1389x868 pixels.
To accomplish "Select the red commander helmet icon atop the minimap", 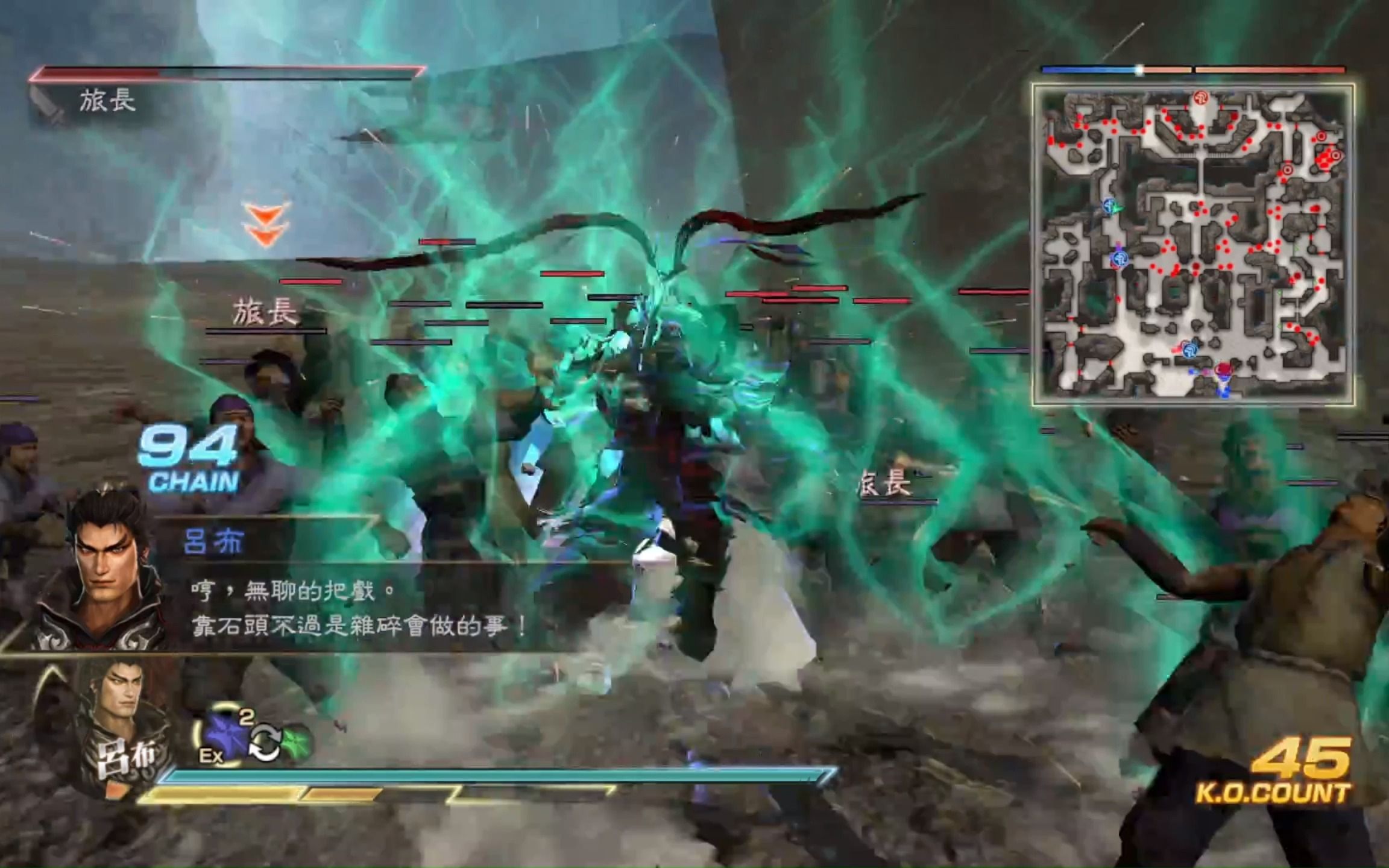I will (1202, 98).
